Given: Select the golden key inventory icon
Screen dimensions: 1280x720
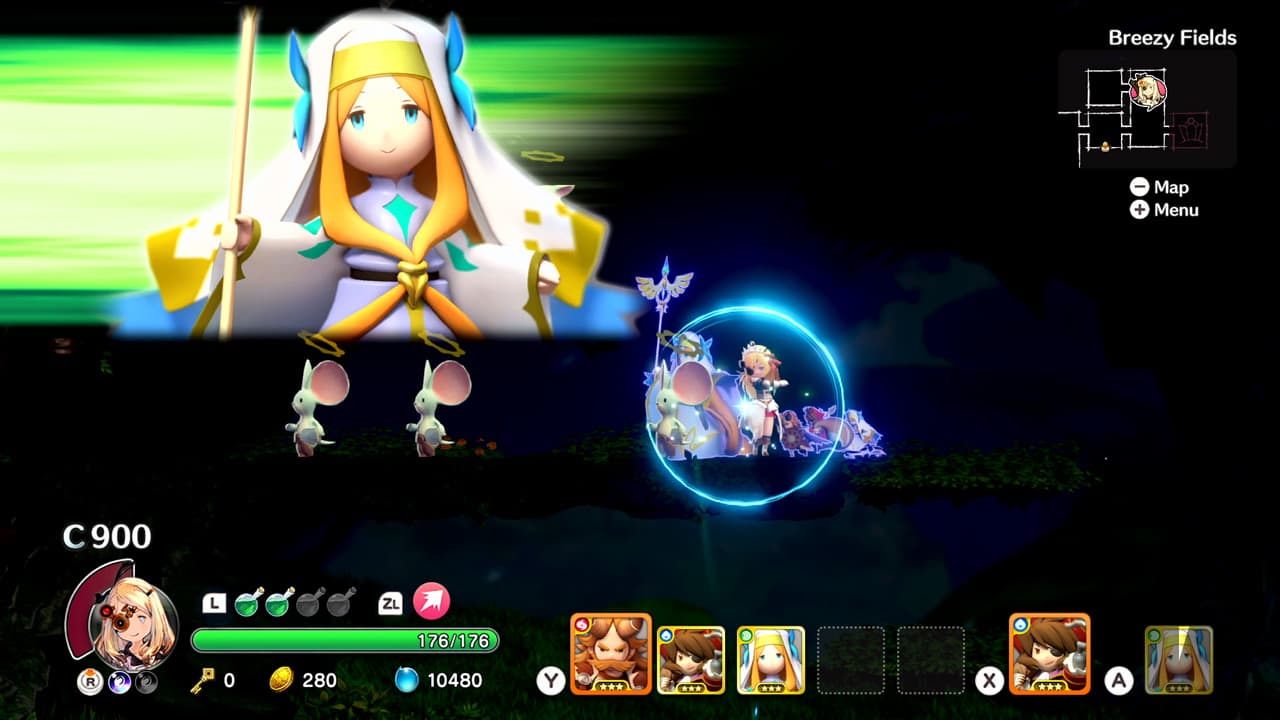Looking at the screenshot, I should click(202, 680).
